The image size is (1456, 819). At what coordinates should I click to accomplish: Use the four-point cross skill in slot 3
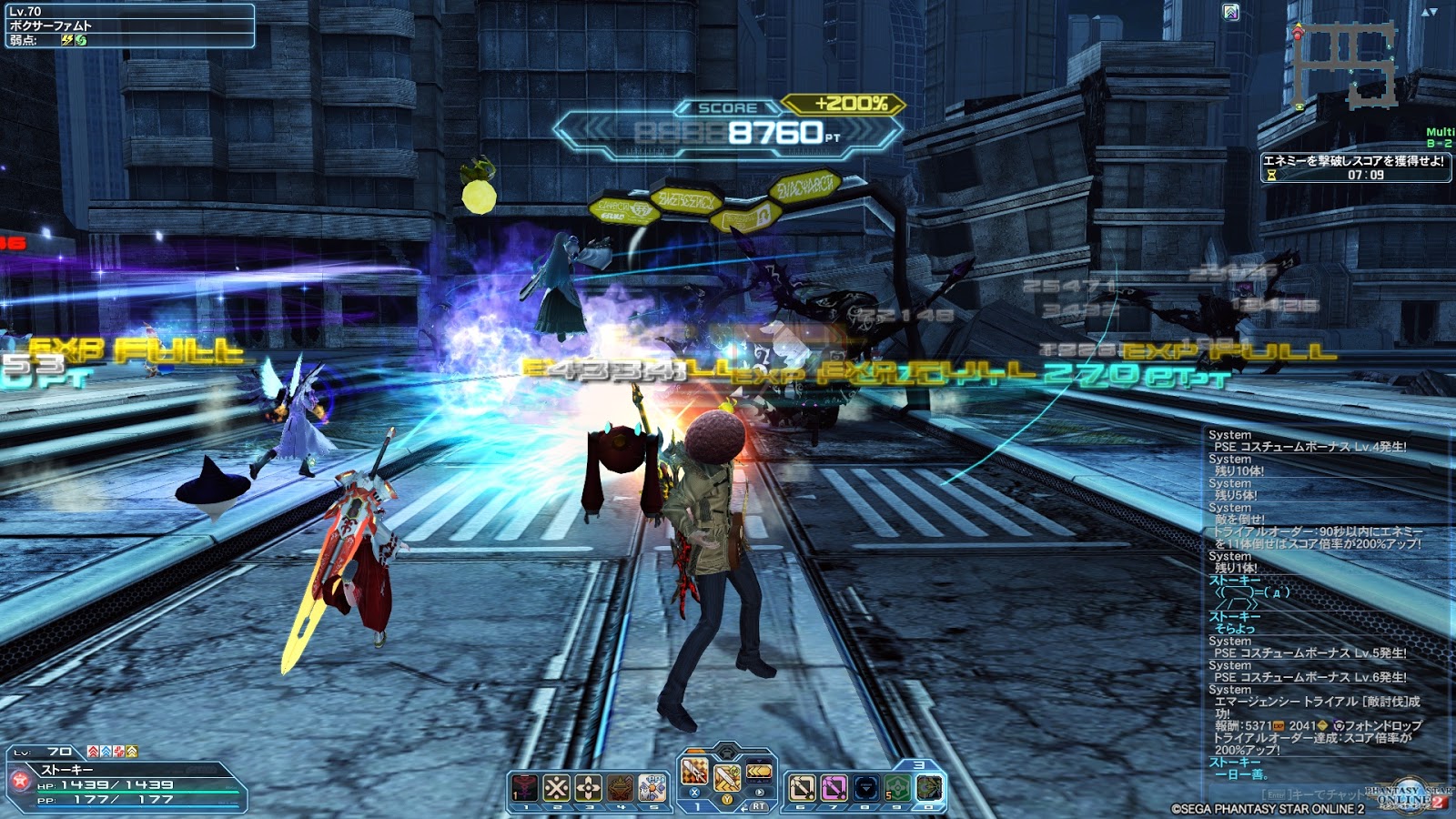pos(589,787)
